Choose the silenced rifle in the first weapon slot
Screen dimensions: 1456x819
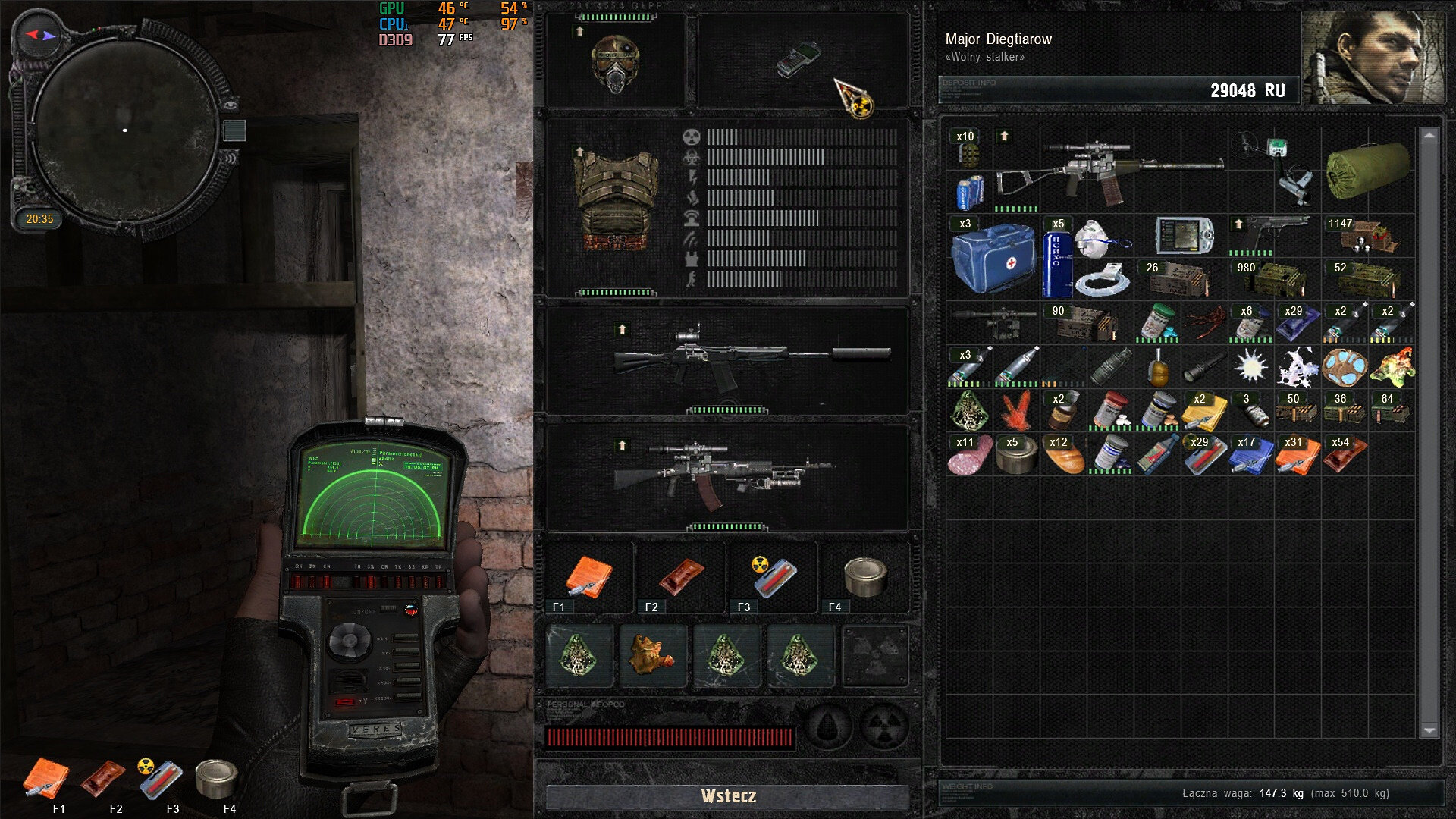pyautogui.click(x=751, y=355)
